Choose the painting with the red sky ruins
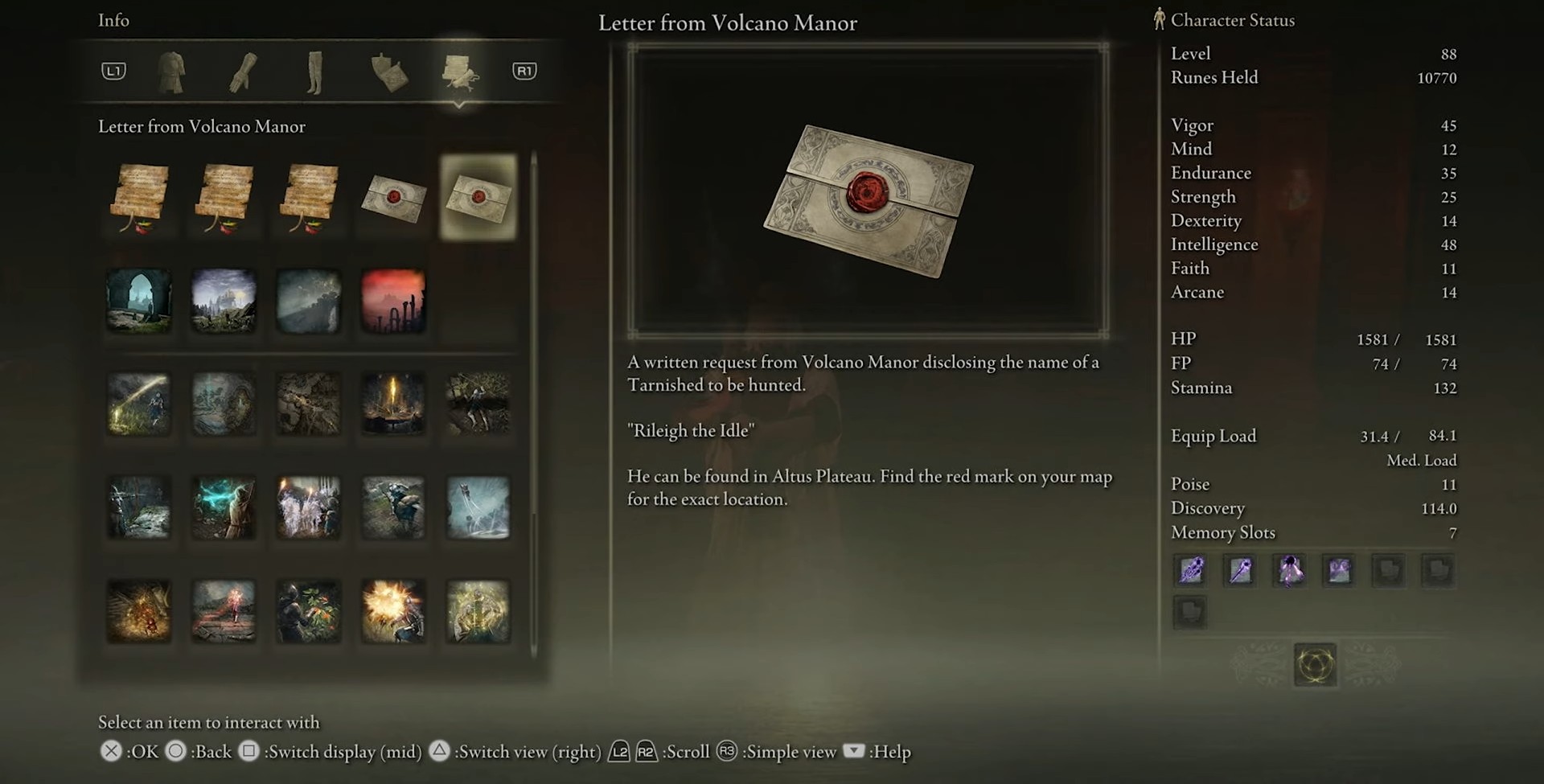Image resolution: width=1544 pixels, height=784 pixels. click(393, 302)
